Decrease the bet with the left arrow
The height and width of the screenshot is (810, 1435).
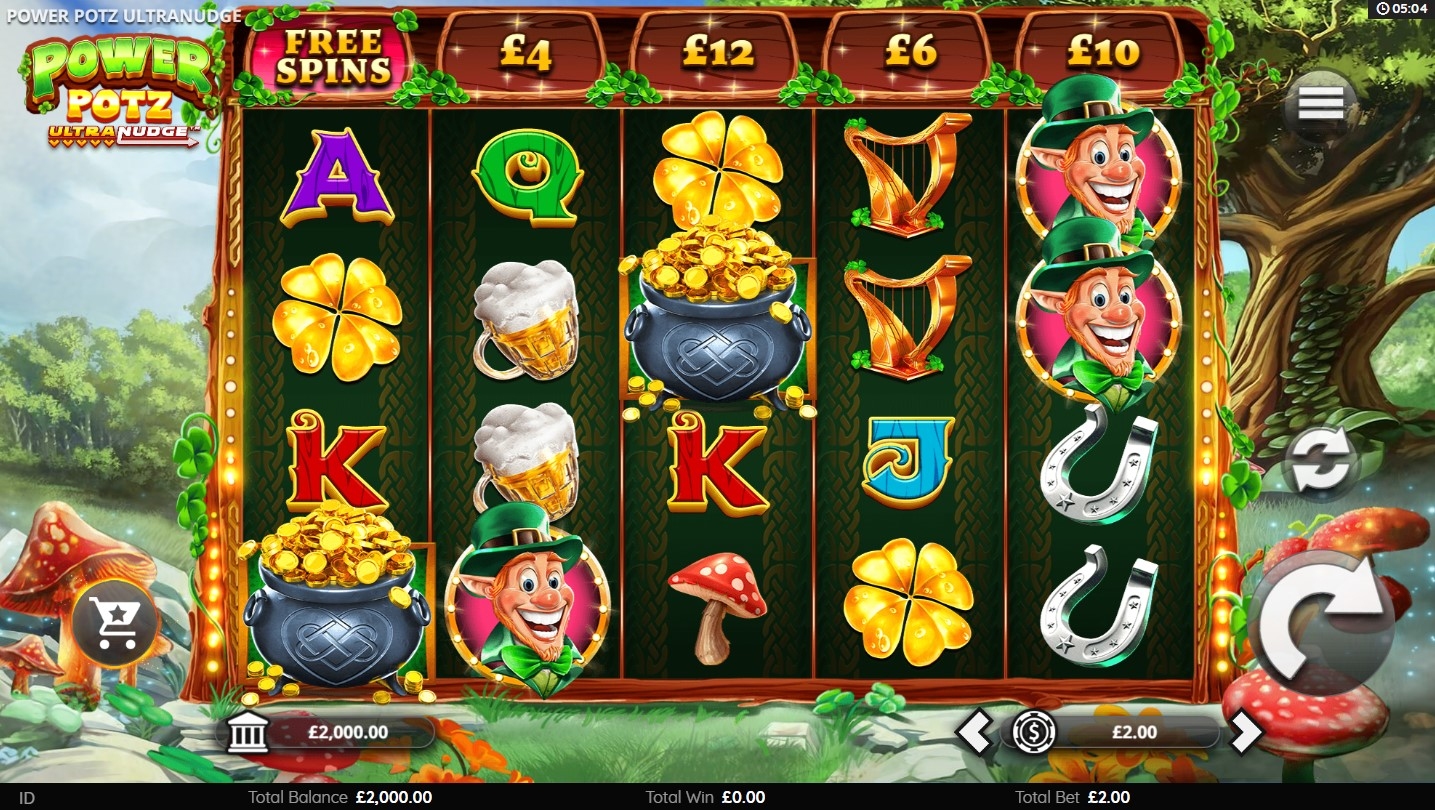tap(974, 733)
